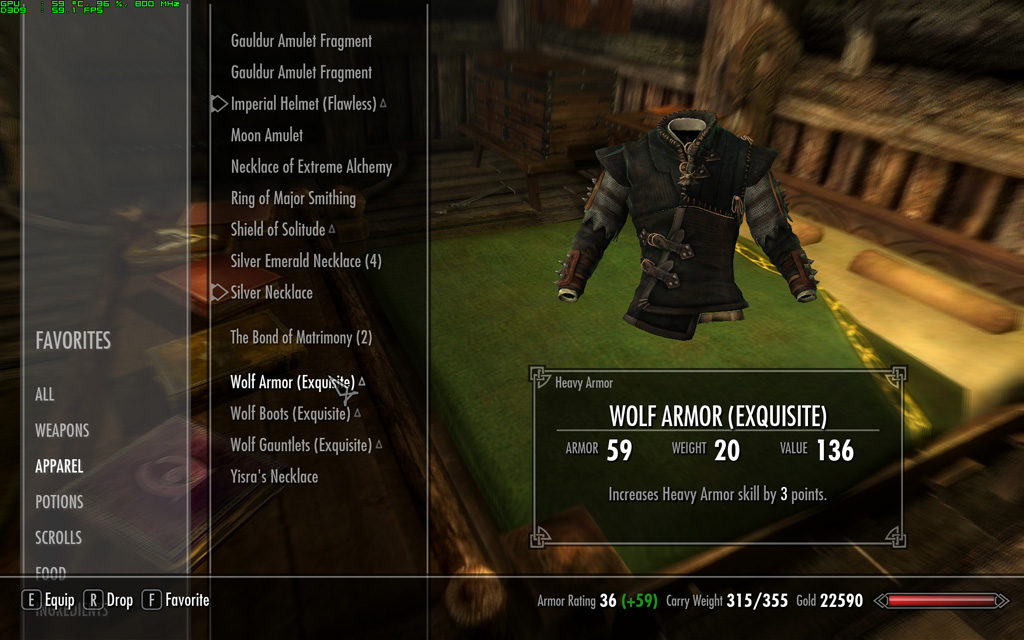Switch to the Weapons category
The image size is (1024, 640).
point(62,430)
